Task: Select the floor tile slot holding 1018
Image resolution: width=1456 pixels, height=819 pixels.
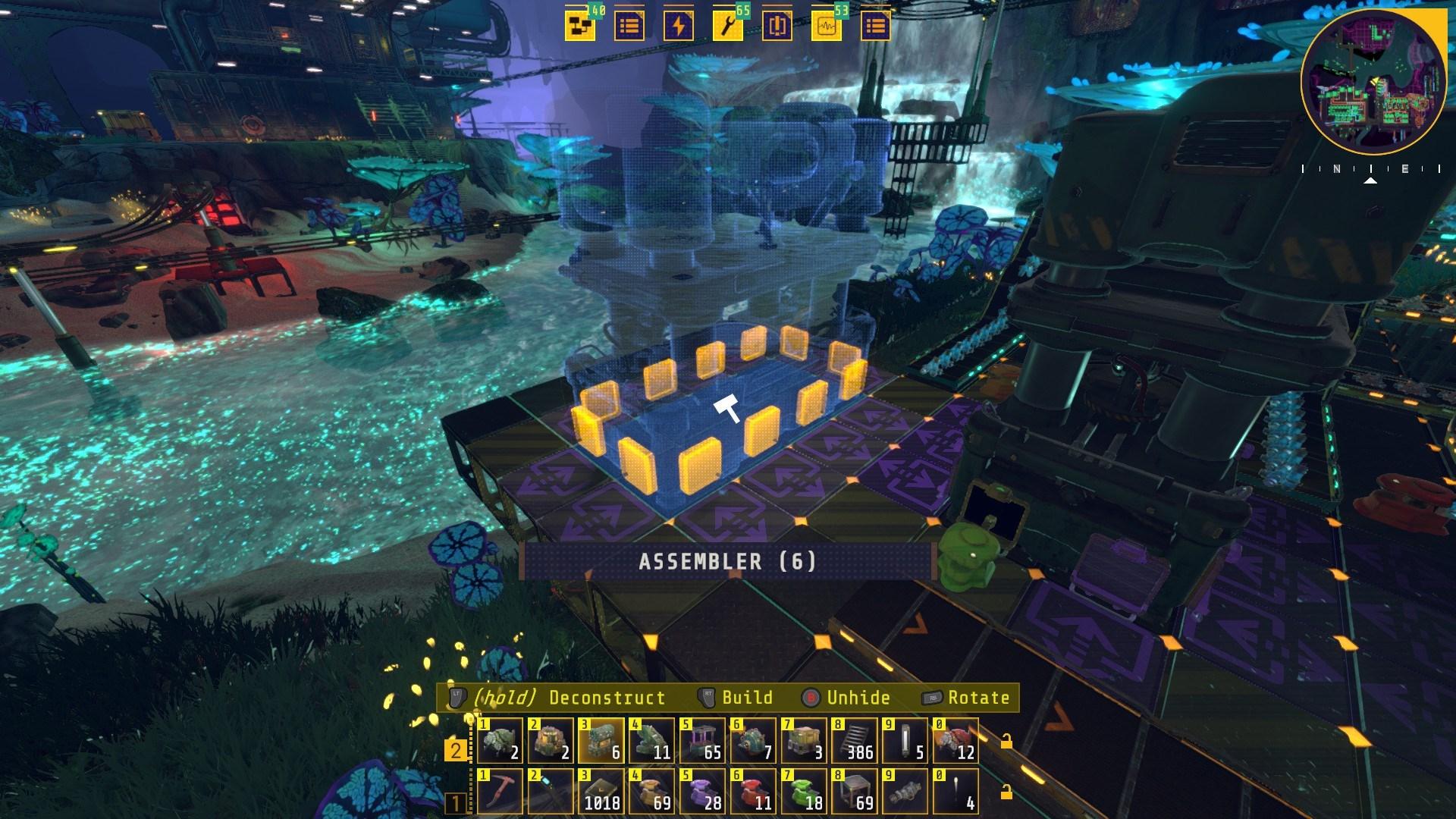Action: (x=601, y=791)
